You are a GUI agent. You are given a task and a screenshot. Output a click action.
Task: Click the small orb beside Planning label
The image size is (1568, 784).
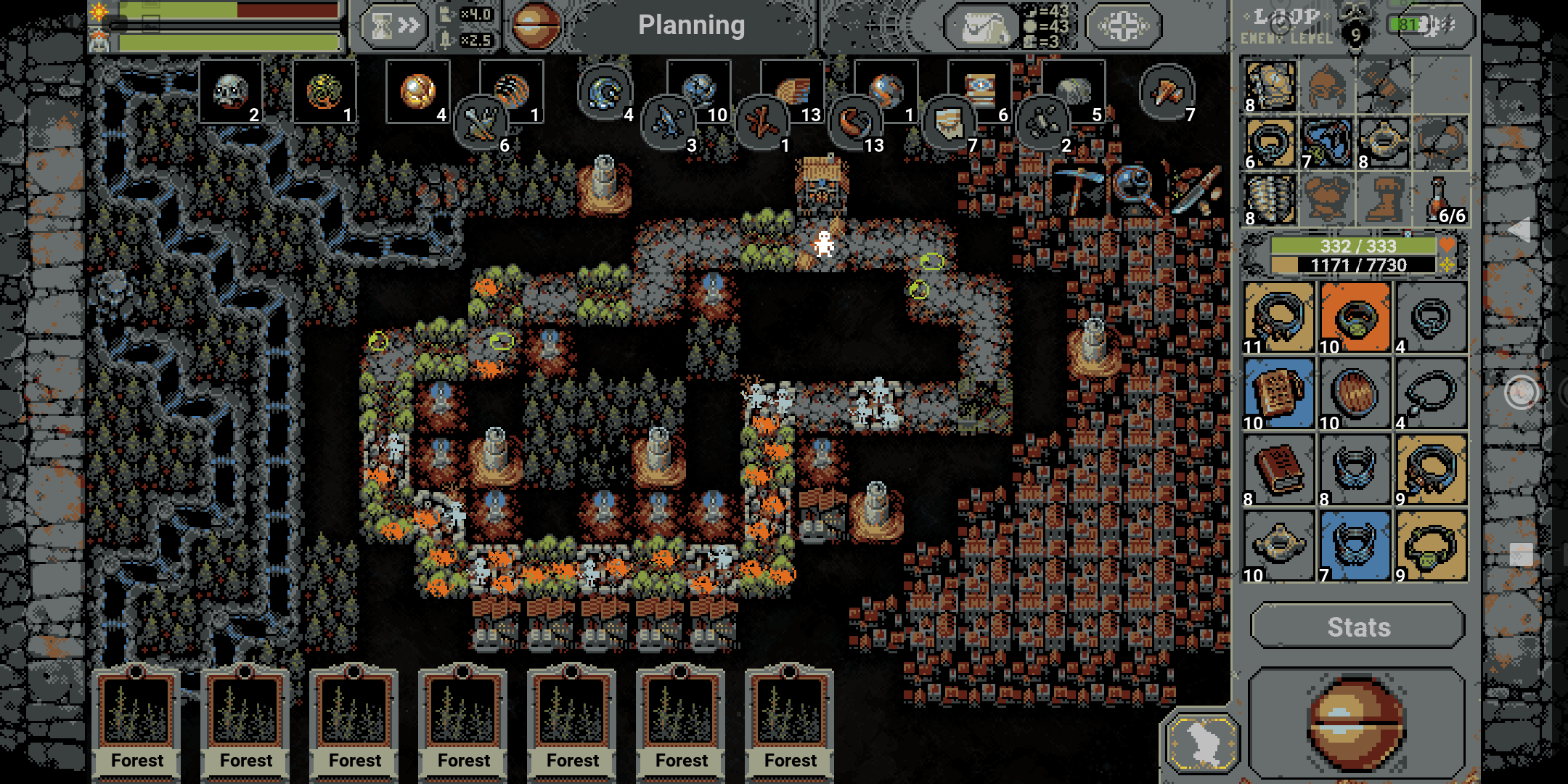point(536,25)
